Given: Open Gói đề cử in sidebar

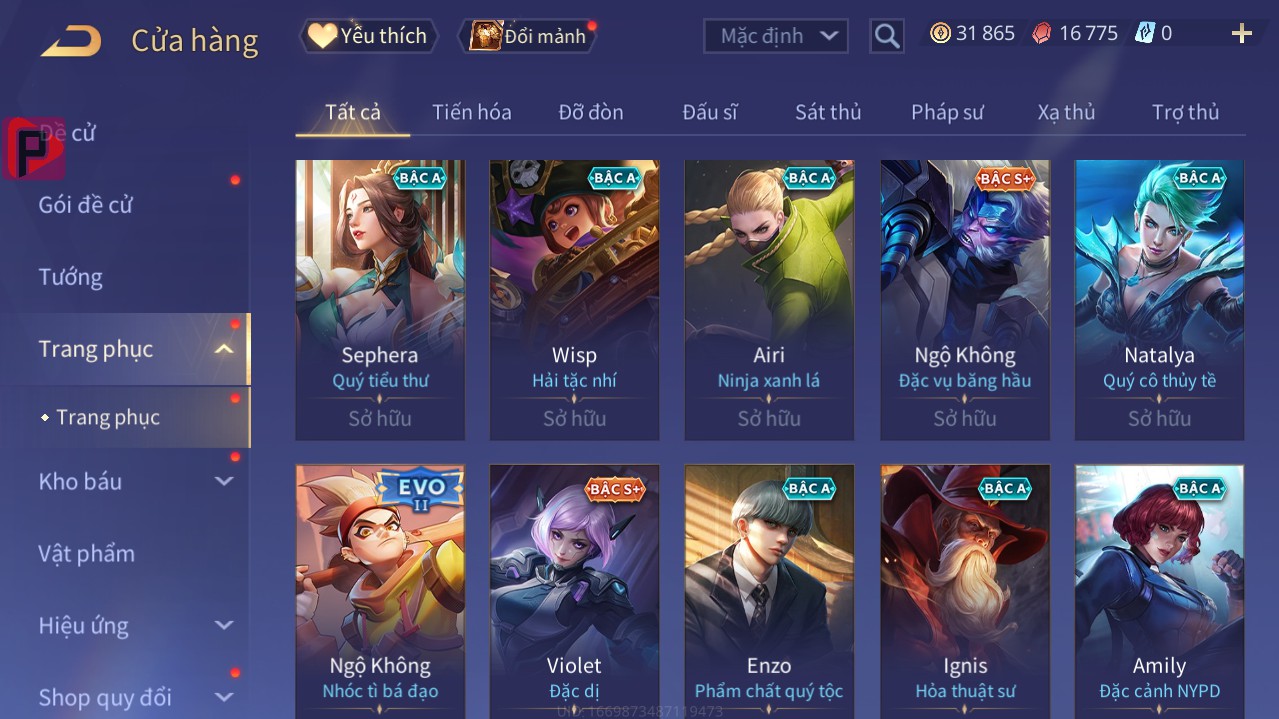Looking at the screenshot, I should 86,205.
